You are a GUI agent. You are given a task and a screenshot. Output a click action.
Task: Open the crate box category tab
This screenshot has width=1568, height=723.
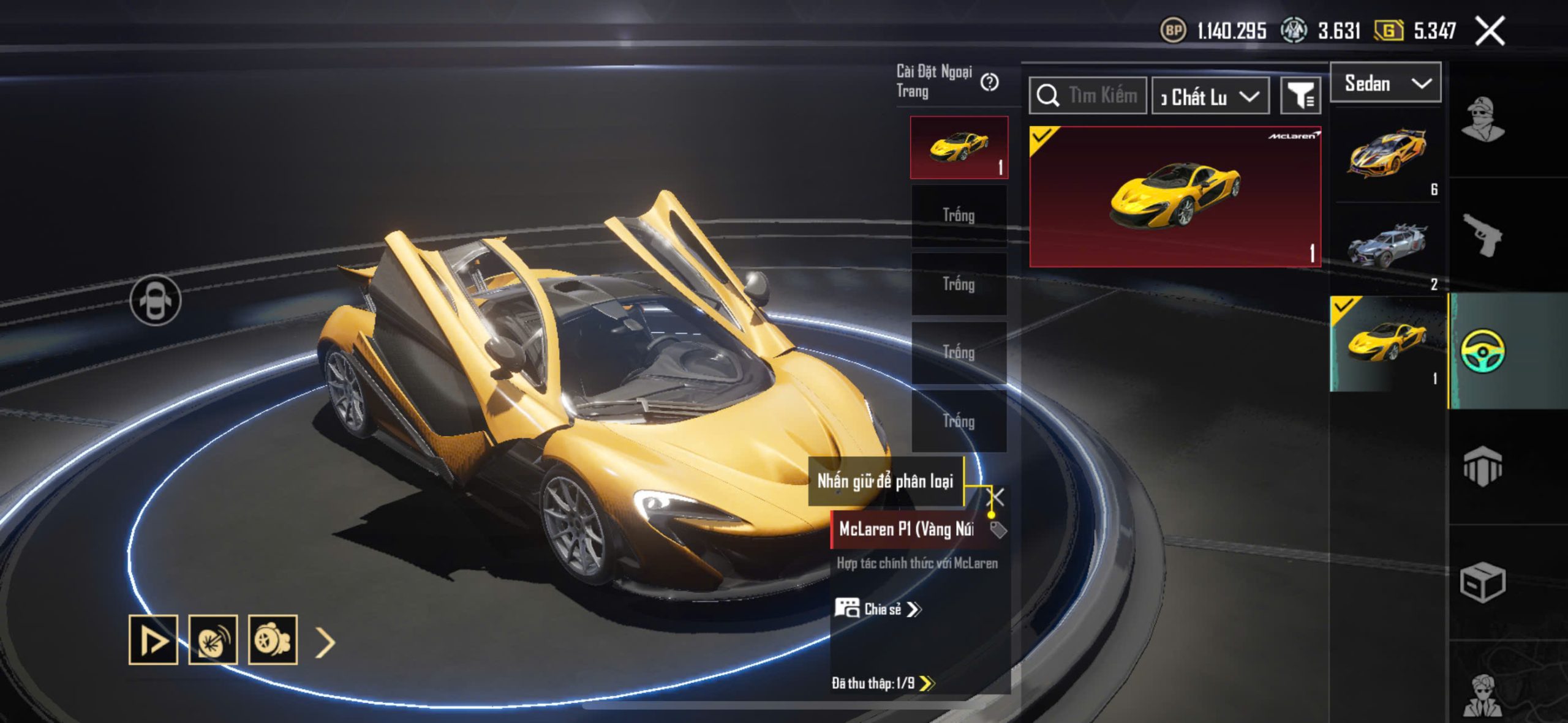pos(1482,582)
